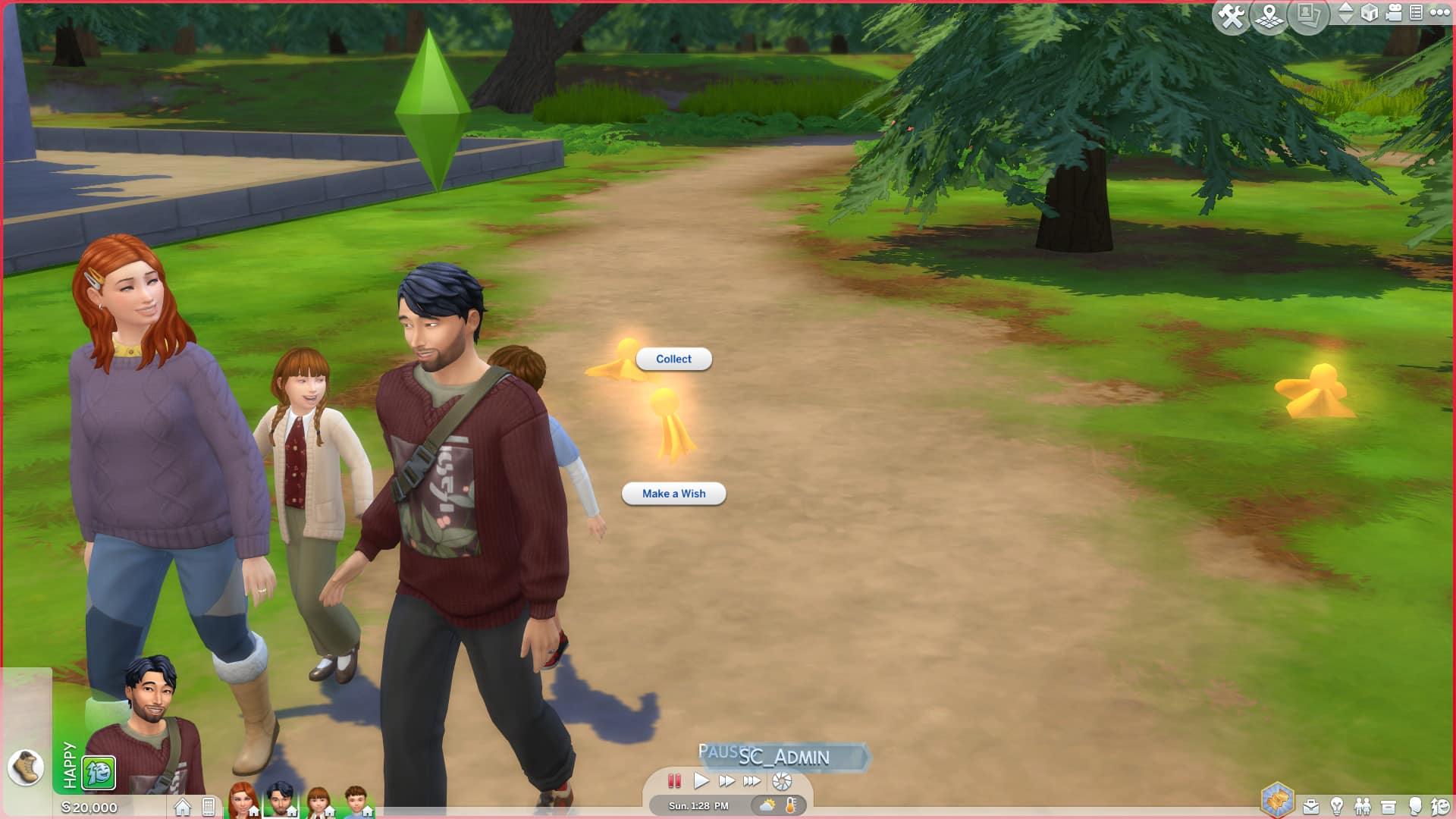Set game speed to fast forward
The image size is (1456, 819).
pyautogui.click(x=726, y=781)
